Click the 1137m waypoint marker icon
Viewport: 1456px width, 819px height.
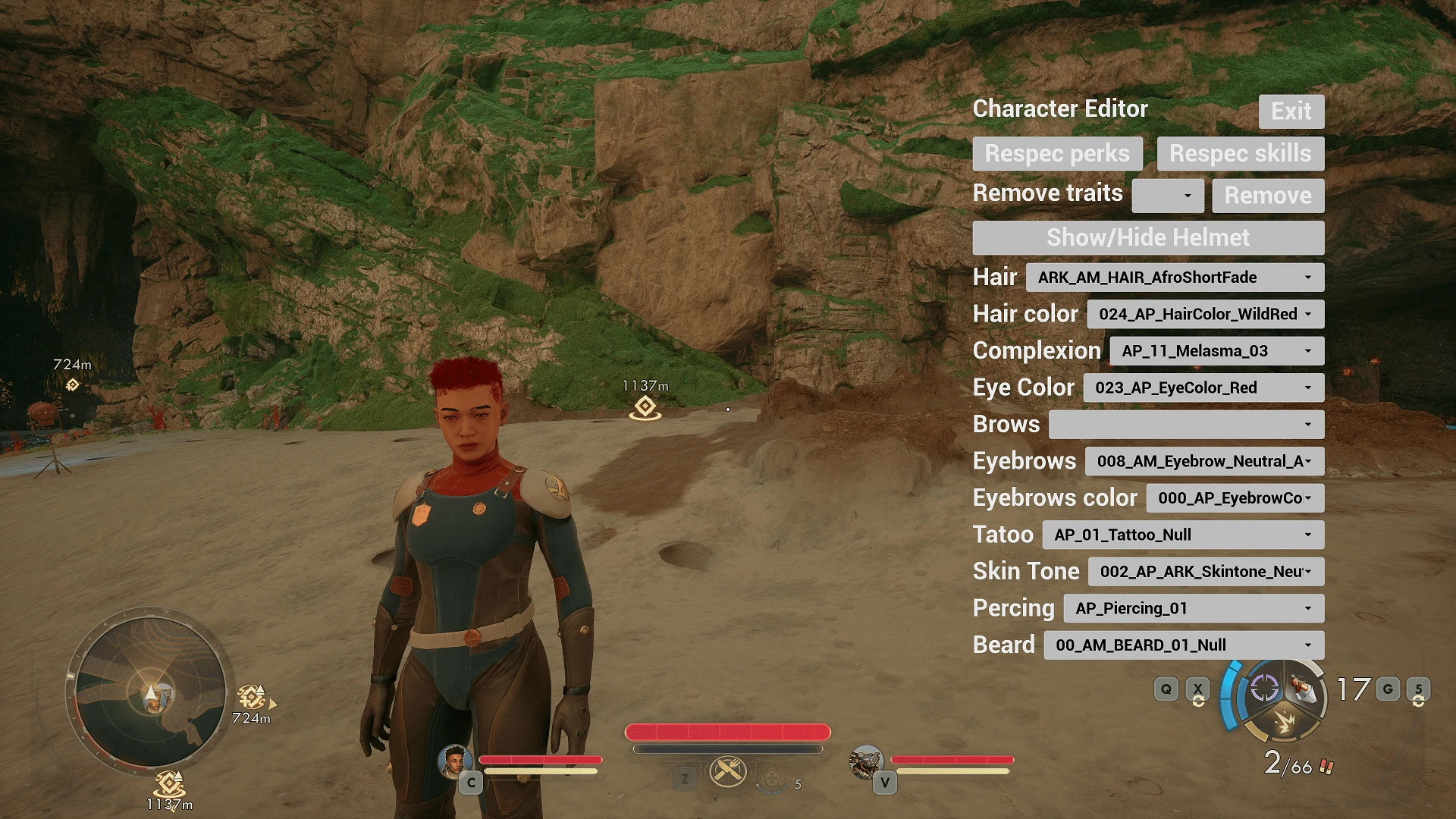[646, 409]
